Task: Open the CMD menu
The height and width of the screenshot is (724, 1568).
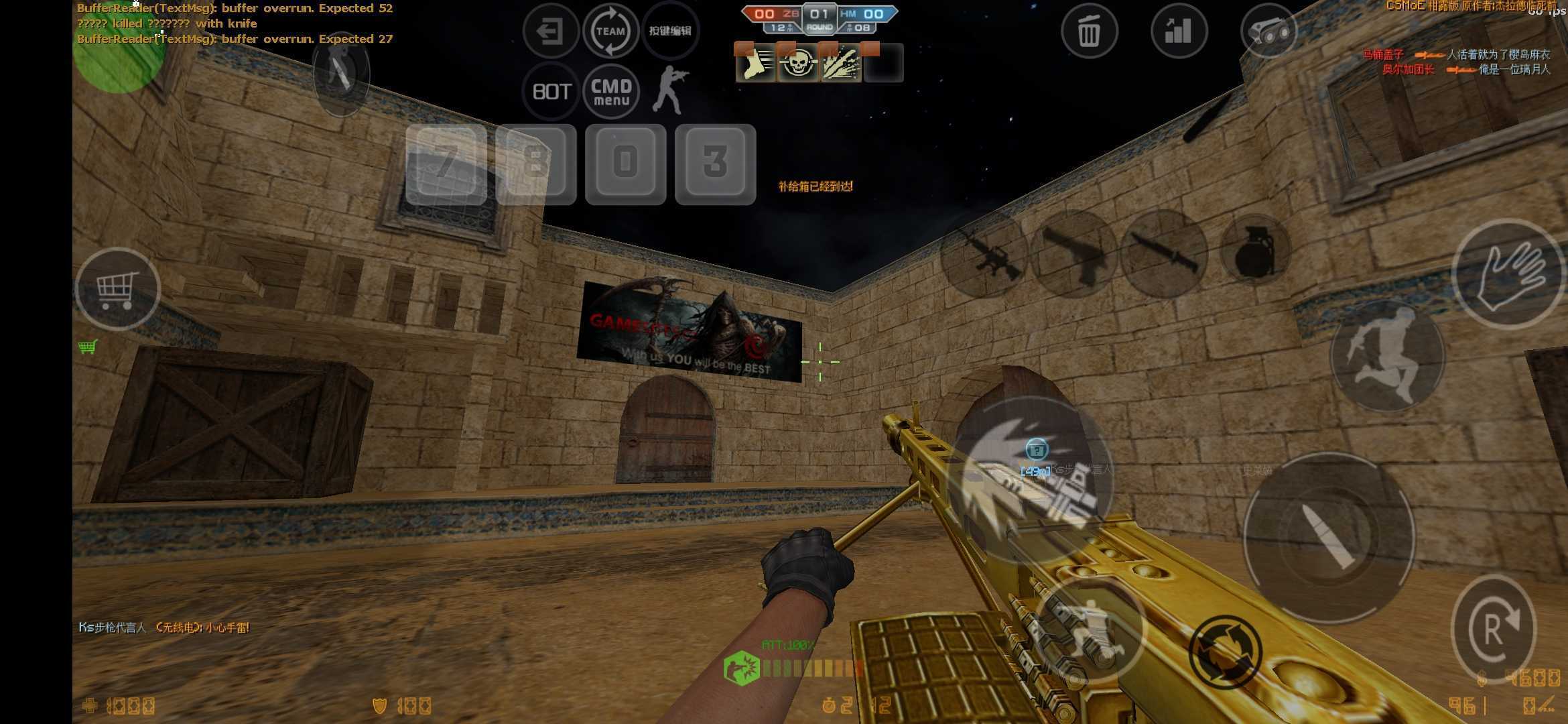Action: click(x=611, y=91)
